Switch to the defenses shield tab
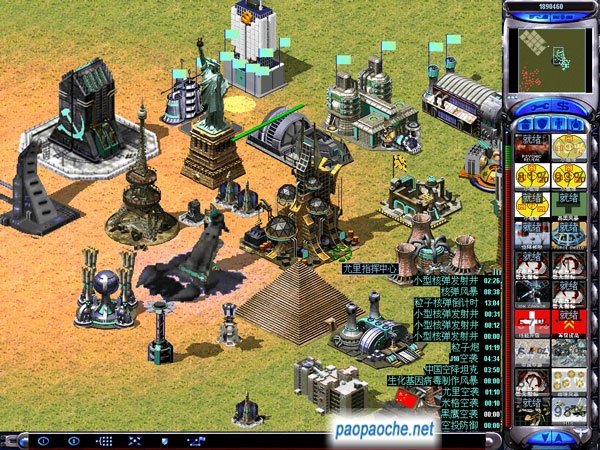 [540, 124]
